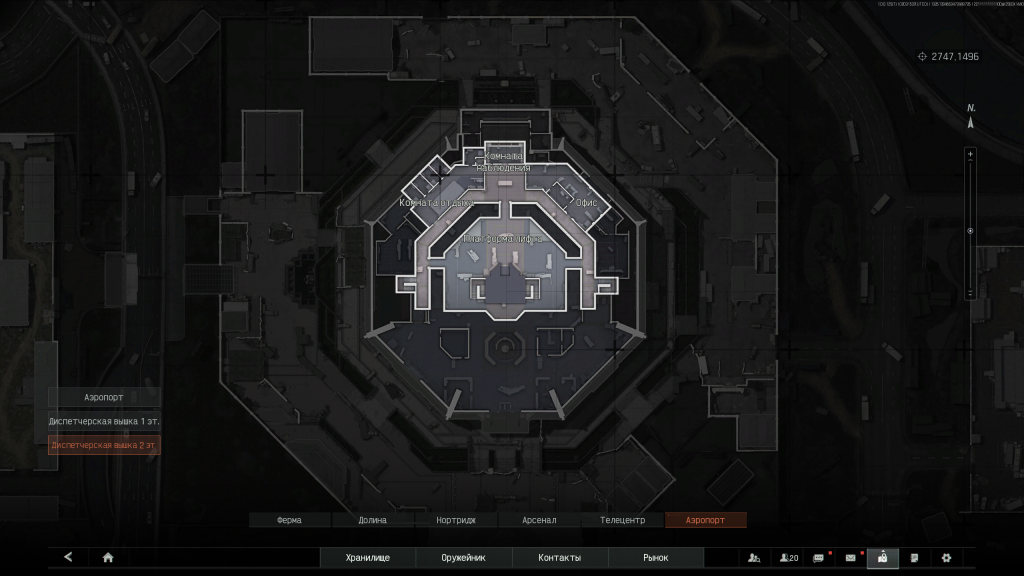
Task: Open the Рынок menu
Action: (656, 557)
